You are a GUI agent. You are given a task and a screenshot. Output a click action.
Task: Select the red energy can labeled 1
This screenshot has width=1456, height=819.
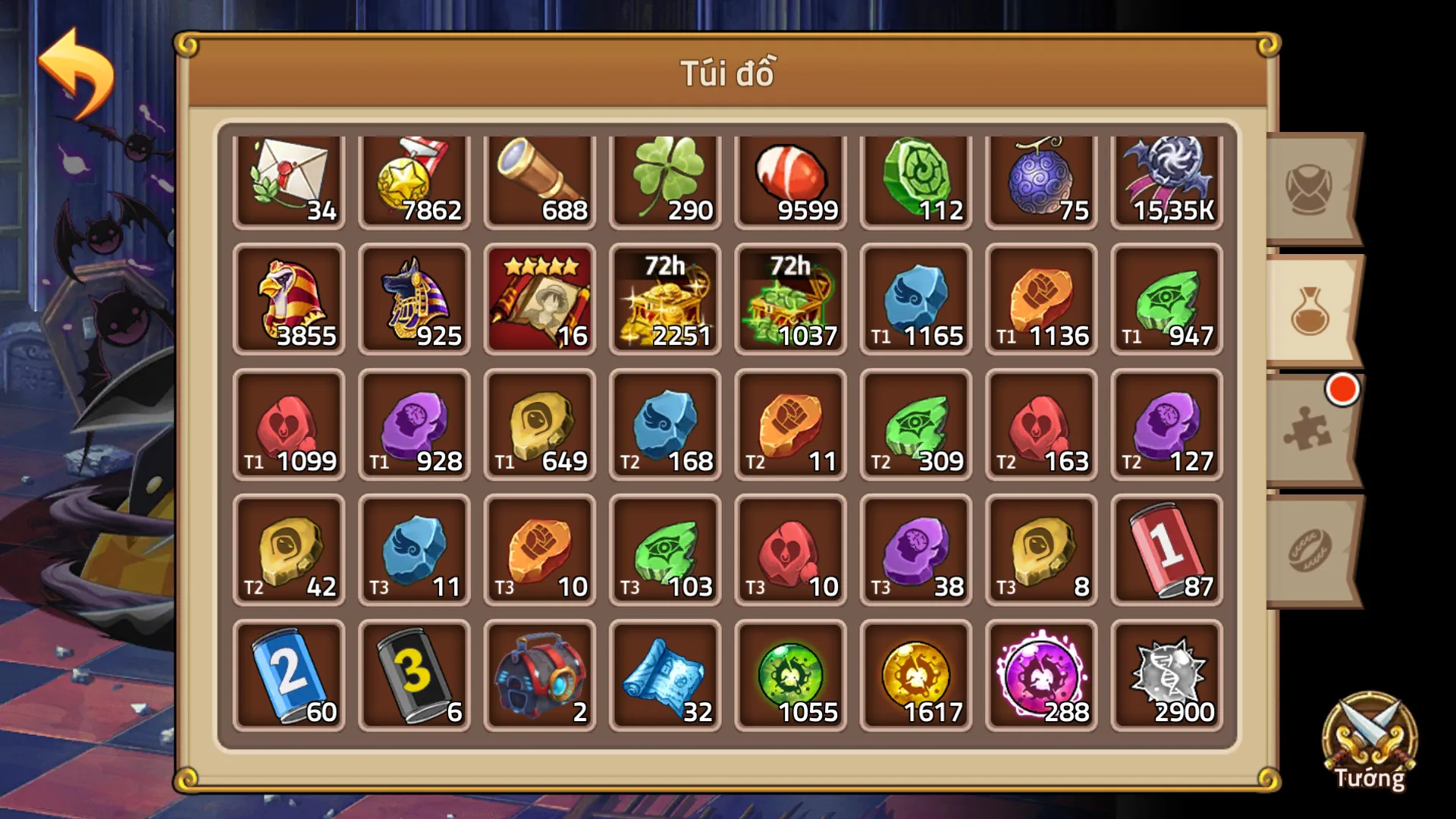(x=1166, y=550)
